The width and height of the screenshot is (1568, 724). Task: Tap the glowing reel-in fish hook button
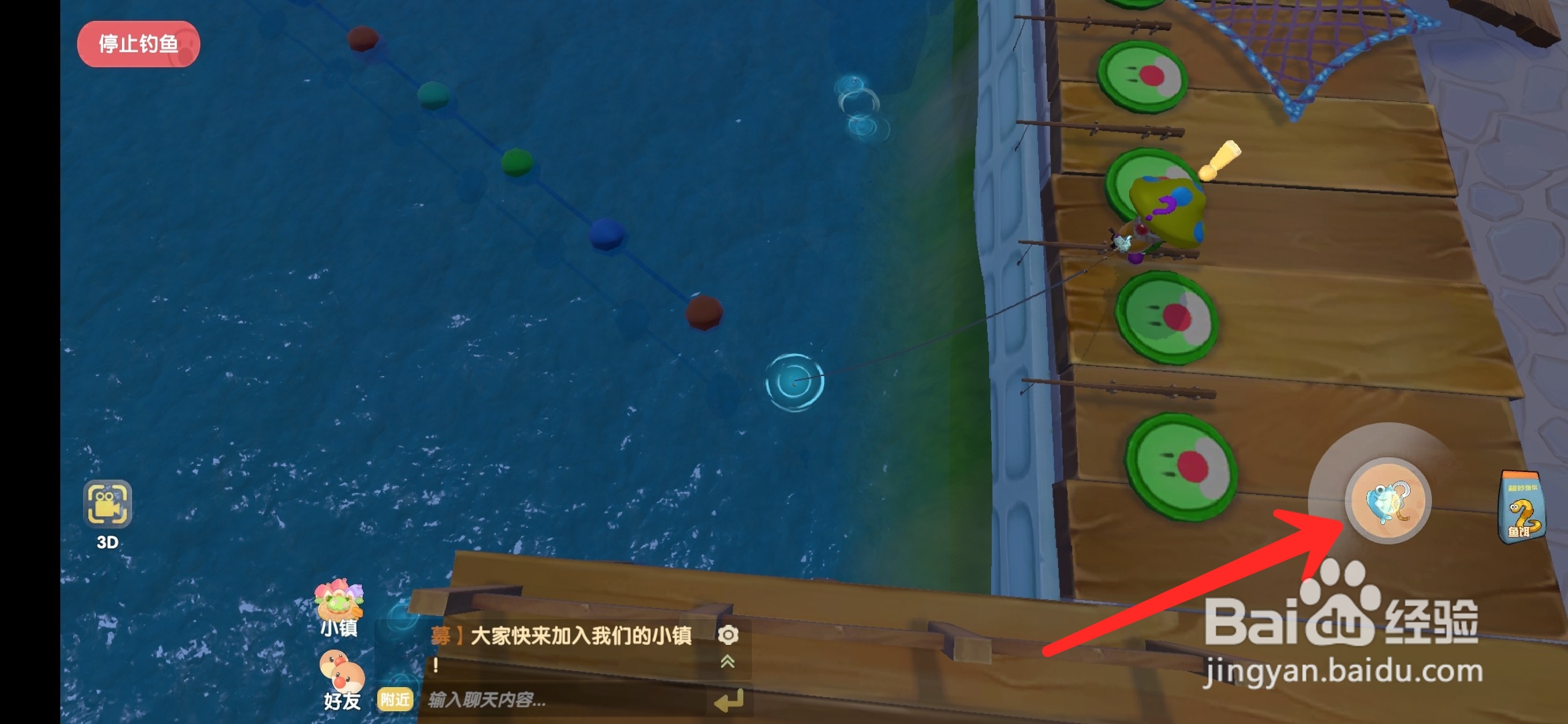pos(1390,501)
